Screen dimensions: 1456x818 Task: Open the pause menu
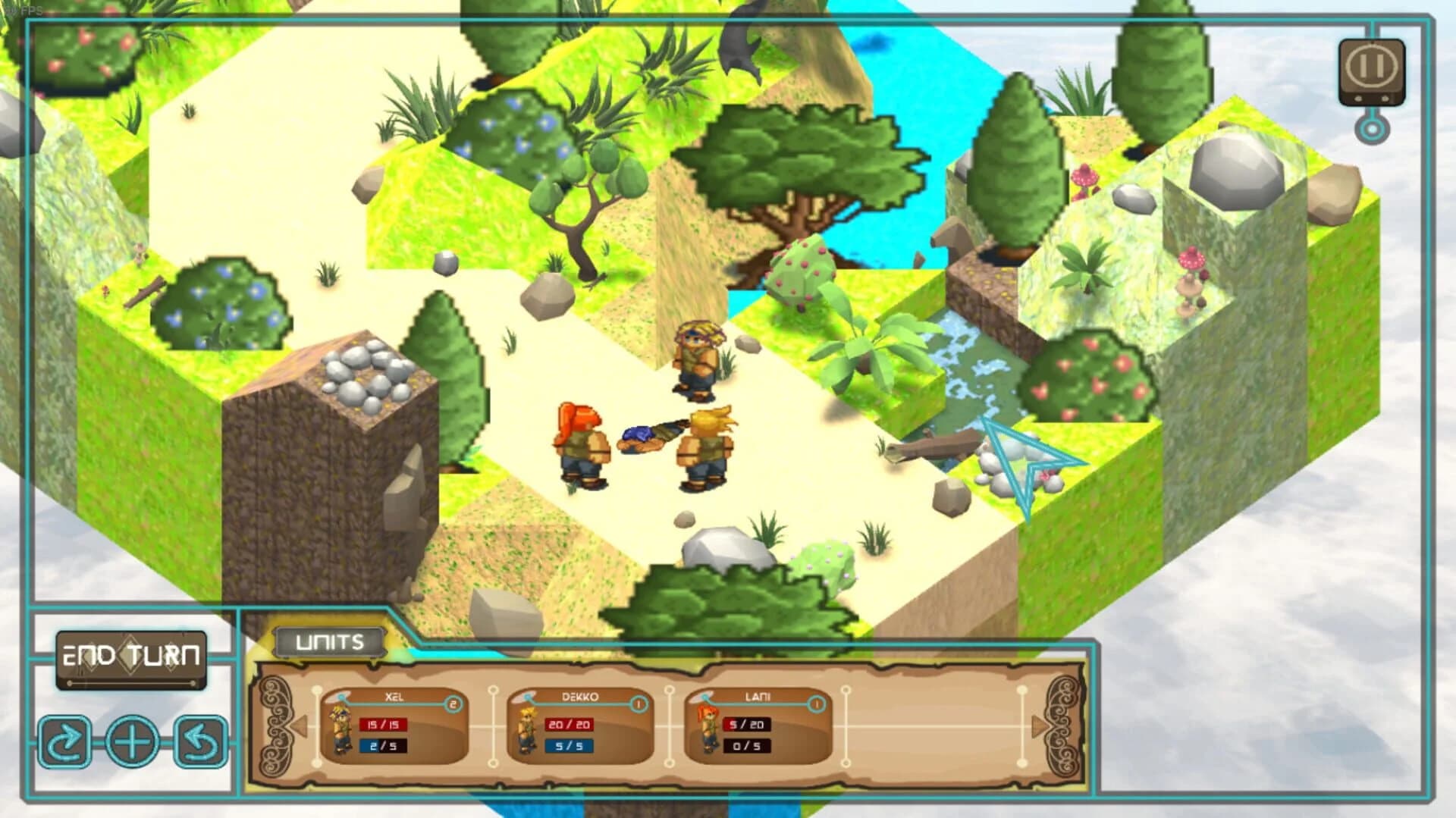(1370, 65)
